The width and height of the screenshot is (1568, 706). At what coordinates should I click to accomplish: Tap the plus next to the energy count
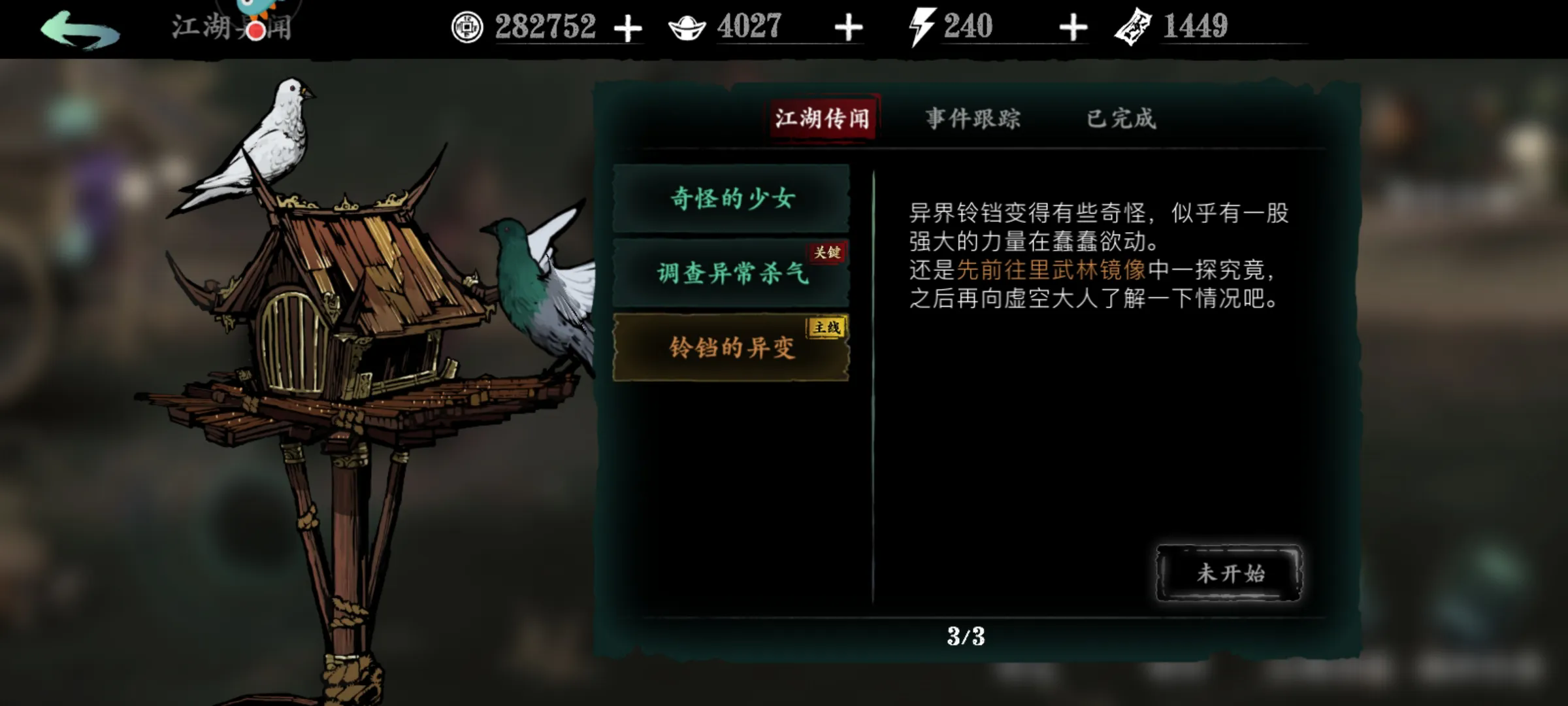click(1072, 27)
